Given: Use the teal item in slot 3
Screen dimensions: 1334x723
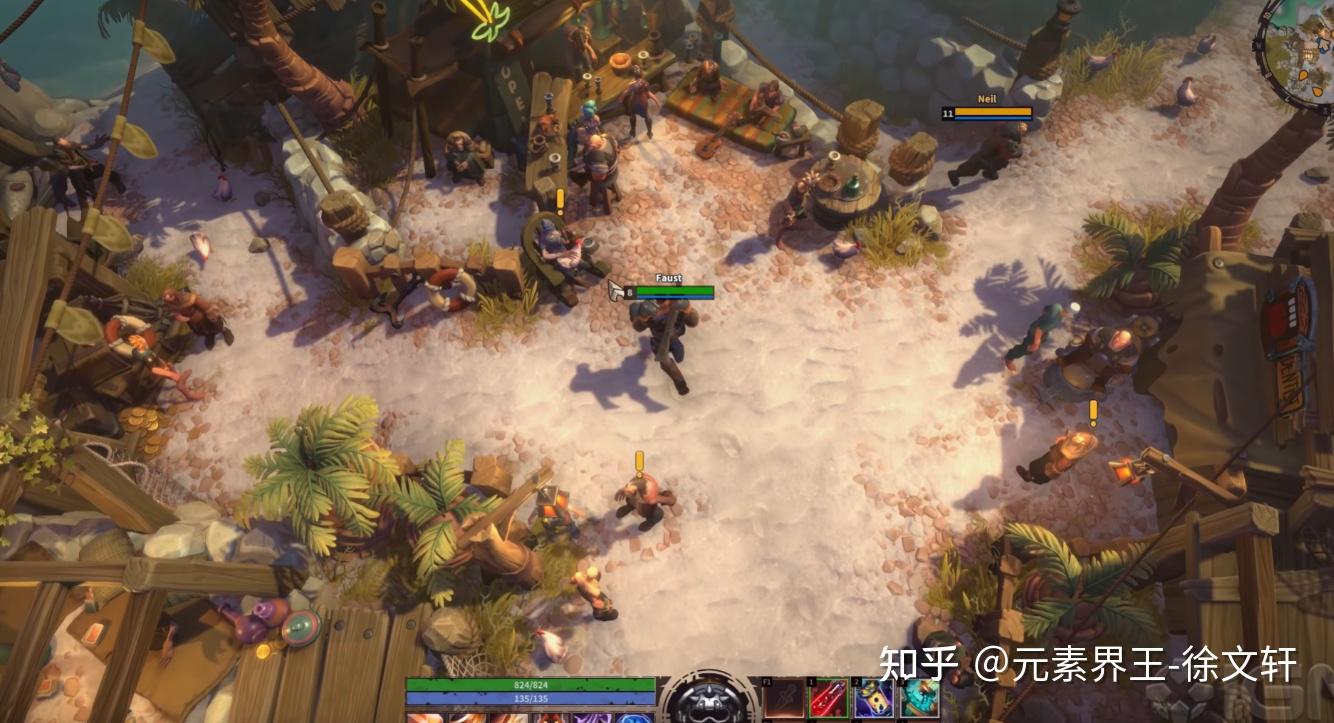Looking at the screenshot, I should (x=920, y=698).
